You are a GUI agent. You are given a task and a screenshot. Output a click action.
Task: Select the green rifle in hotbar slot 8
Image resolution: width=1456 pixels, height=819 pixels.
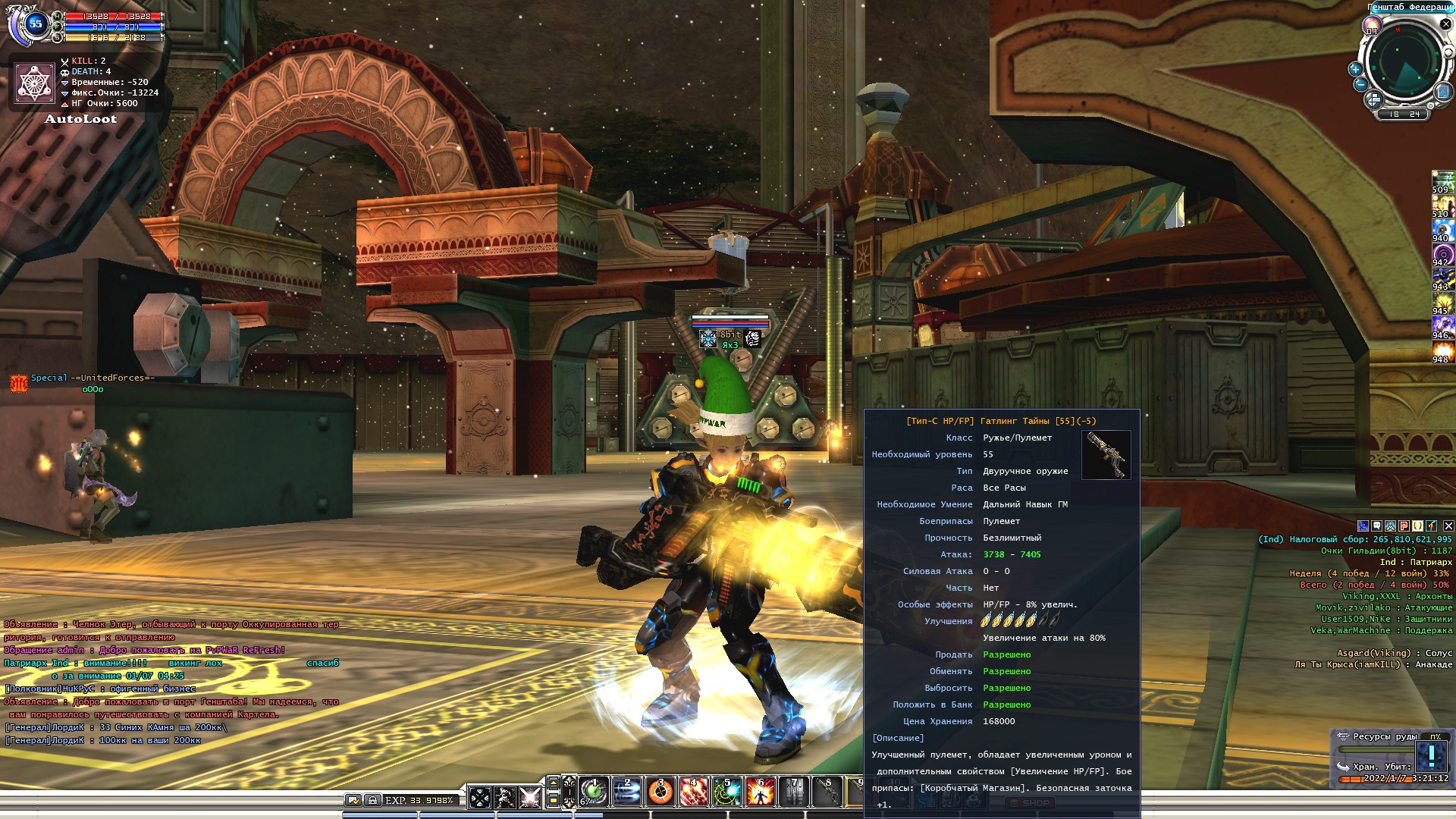[827, 792]
